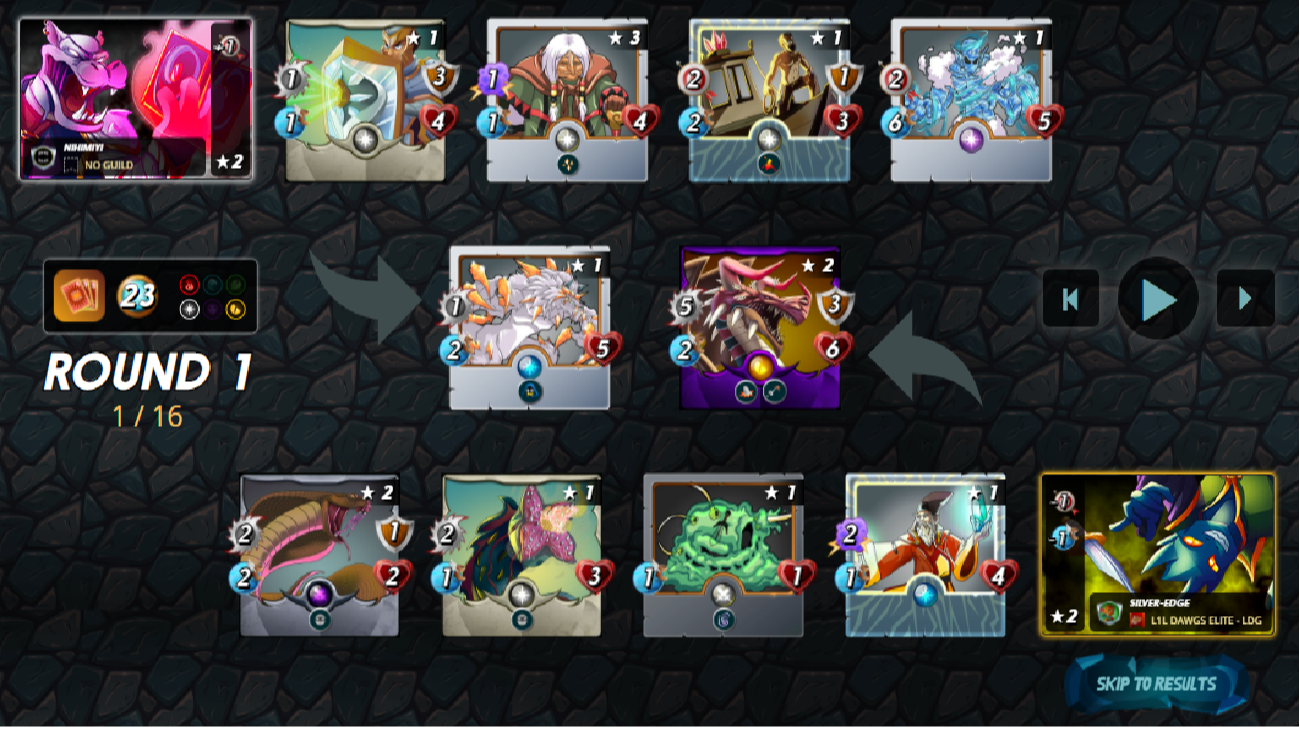Viewport: 1300px width, 730px height.
Task: Select the dragon splinter icon
Action: click(x=235, y=308)
